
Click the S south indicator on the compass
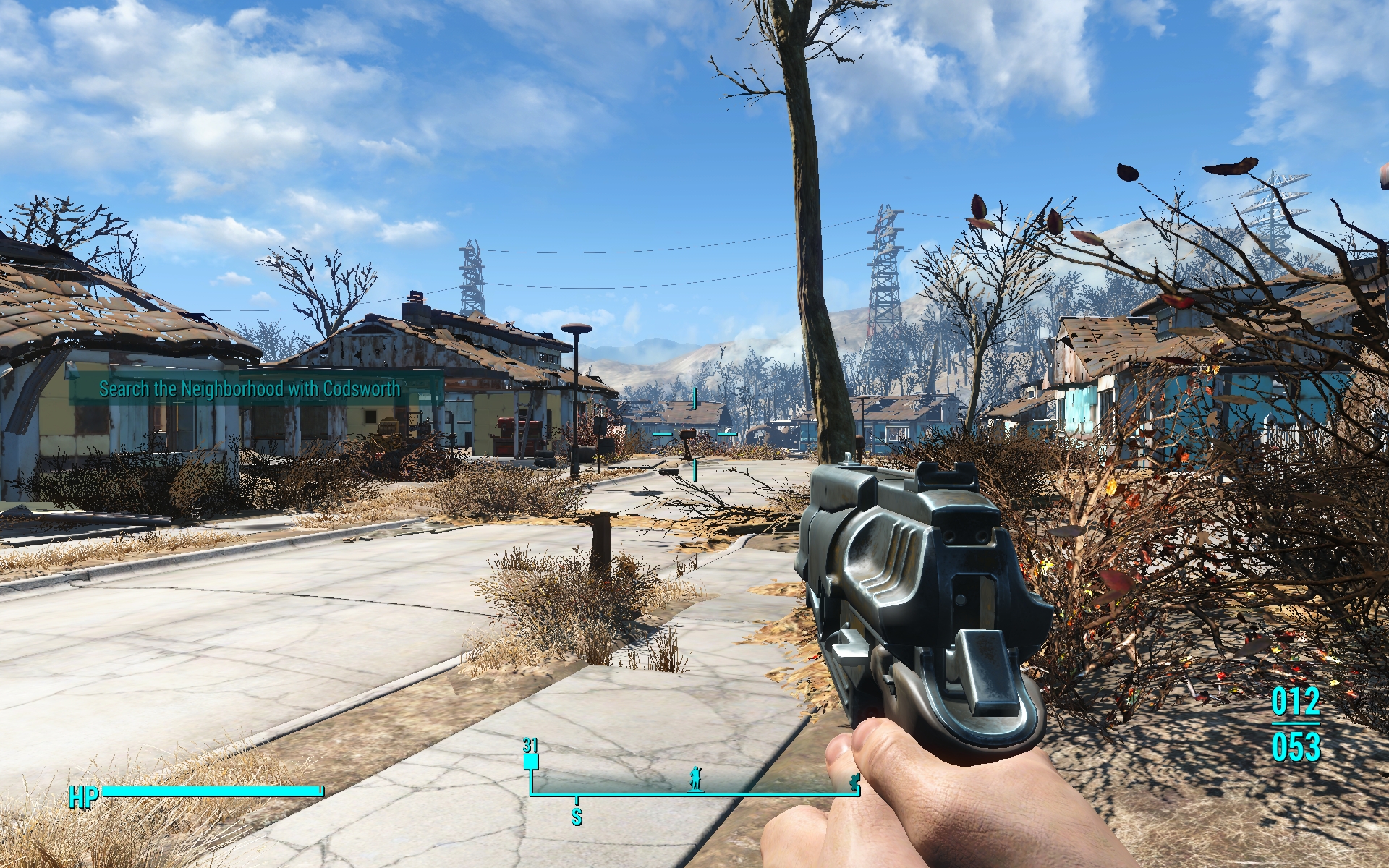pyautogui.click(x=577, y=817)
